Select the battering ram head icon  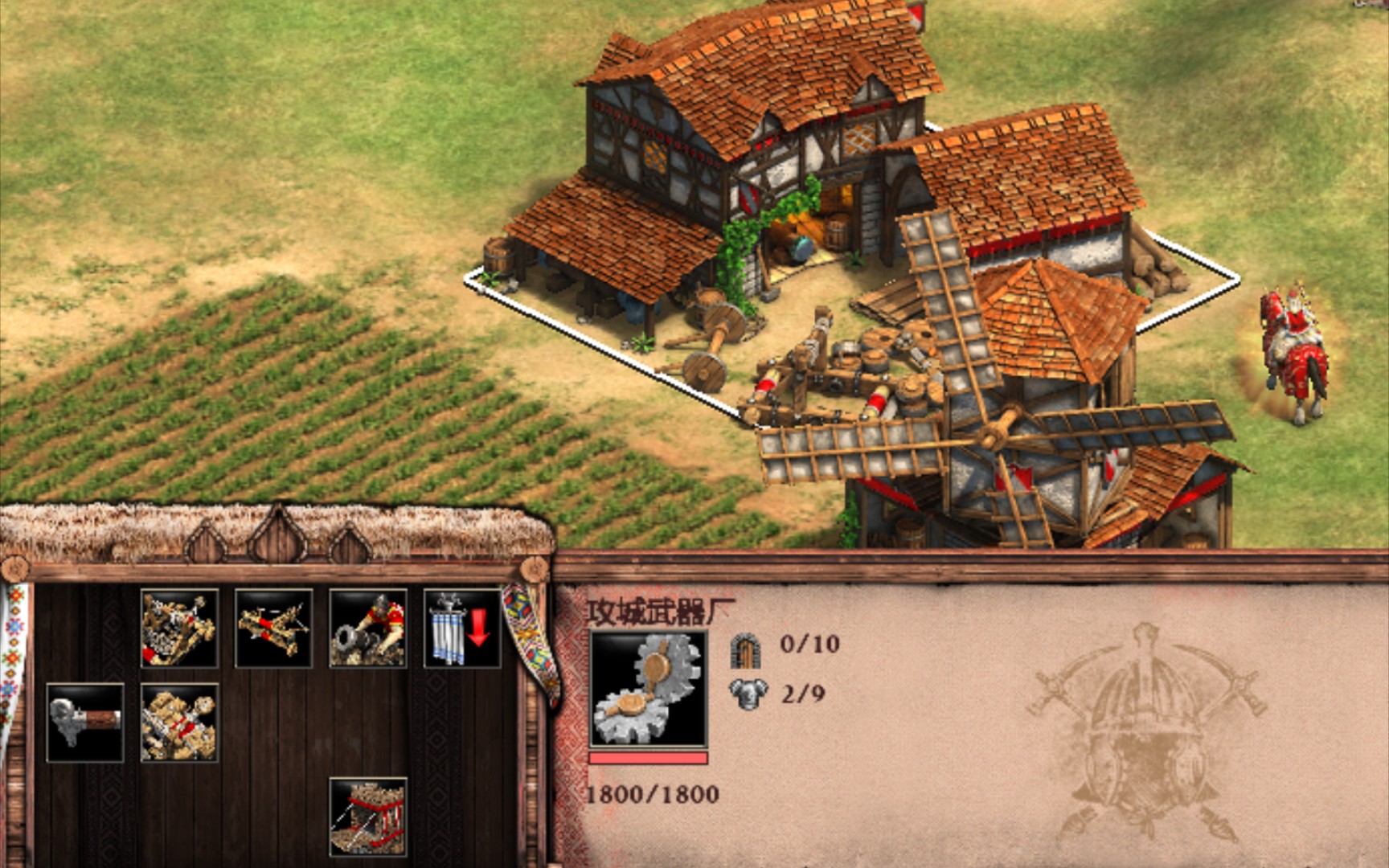[84, 723]
